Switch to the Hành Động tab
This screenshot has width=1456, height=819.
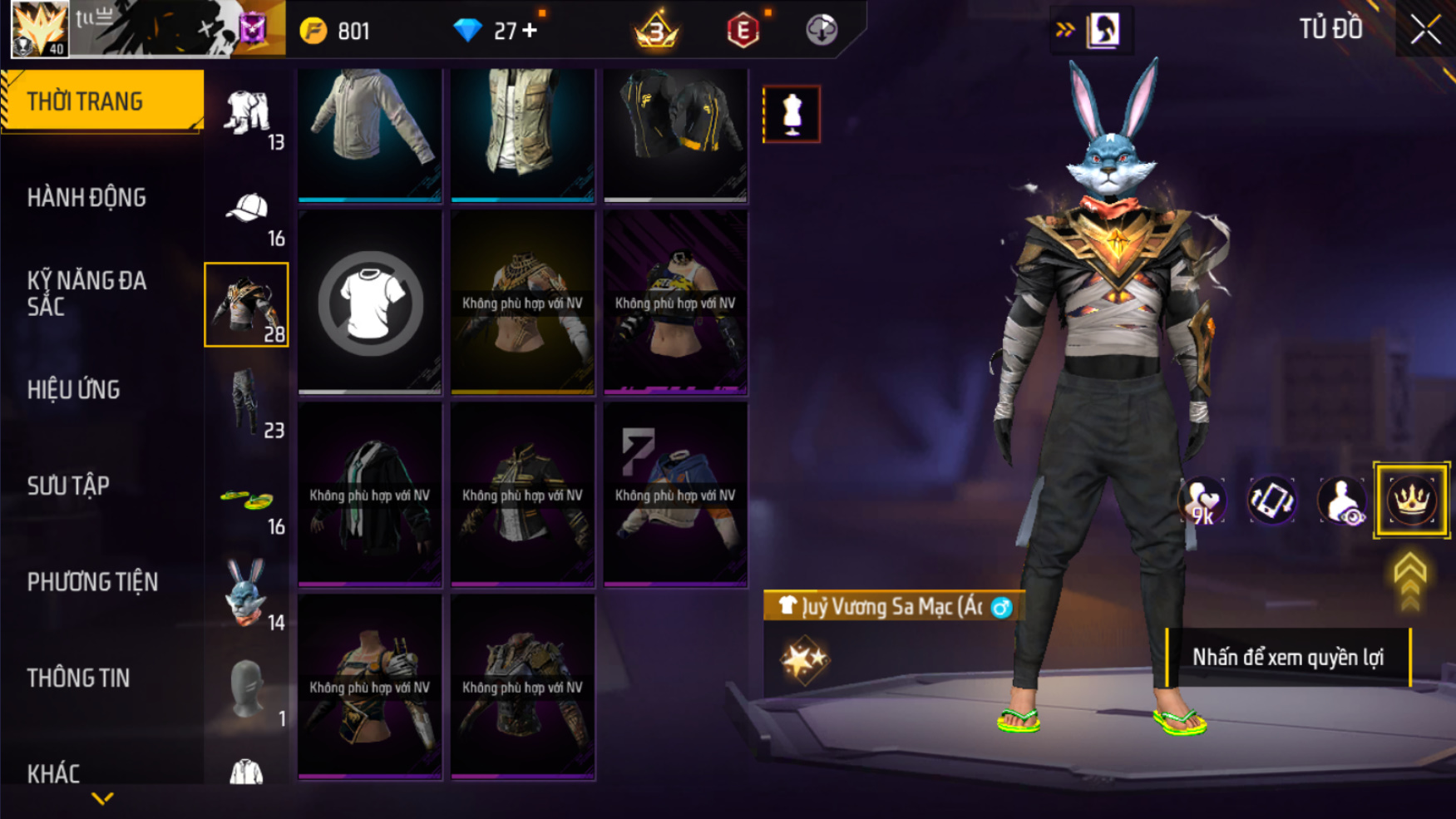[86, 198]
